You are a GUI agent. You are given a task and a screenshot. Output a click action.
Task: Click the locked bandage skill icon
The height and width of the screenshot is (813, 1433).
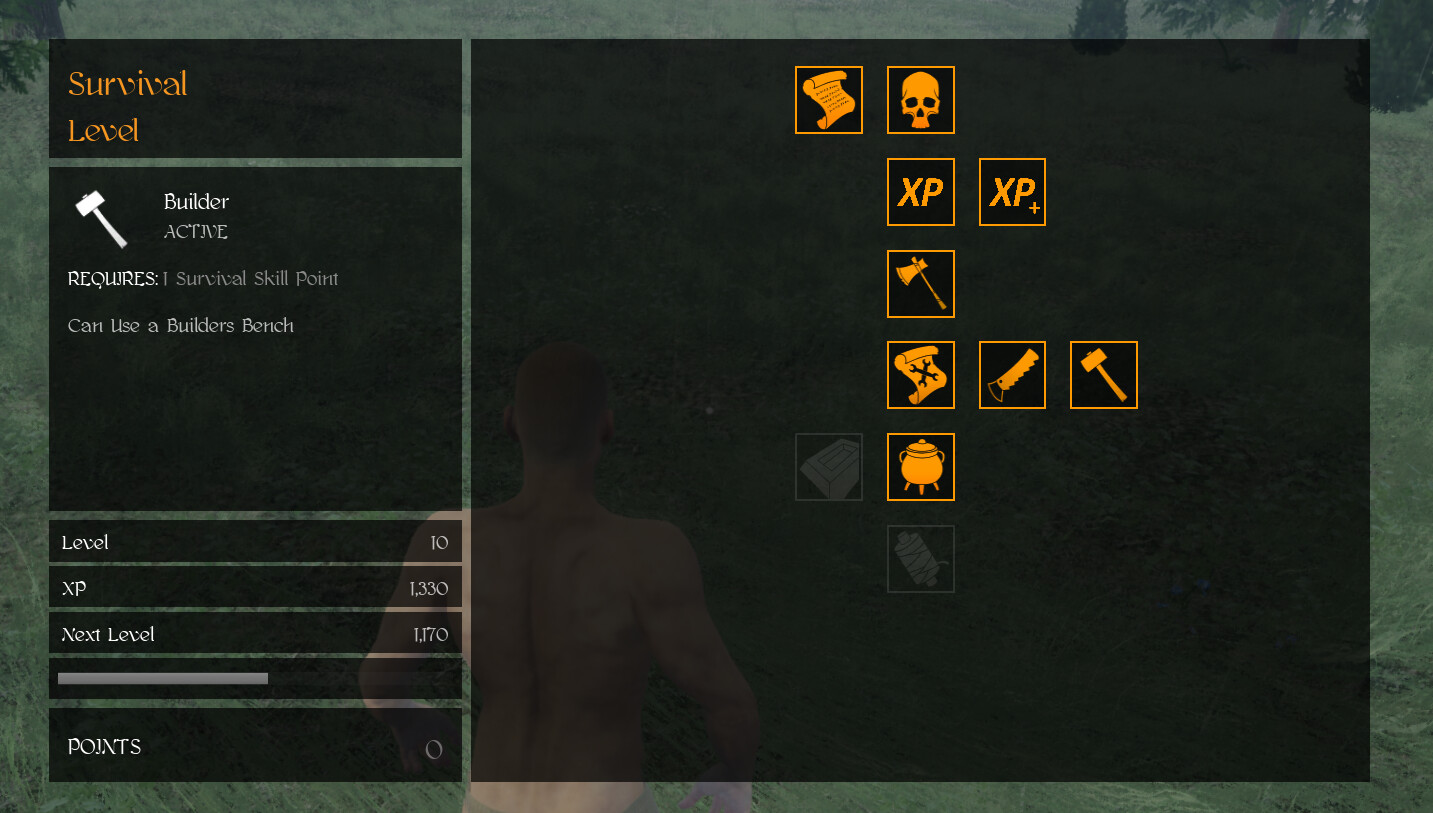tap(920, 558)
